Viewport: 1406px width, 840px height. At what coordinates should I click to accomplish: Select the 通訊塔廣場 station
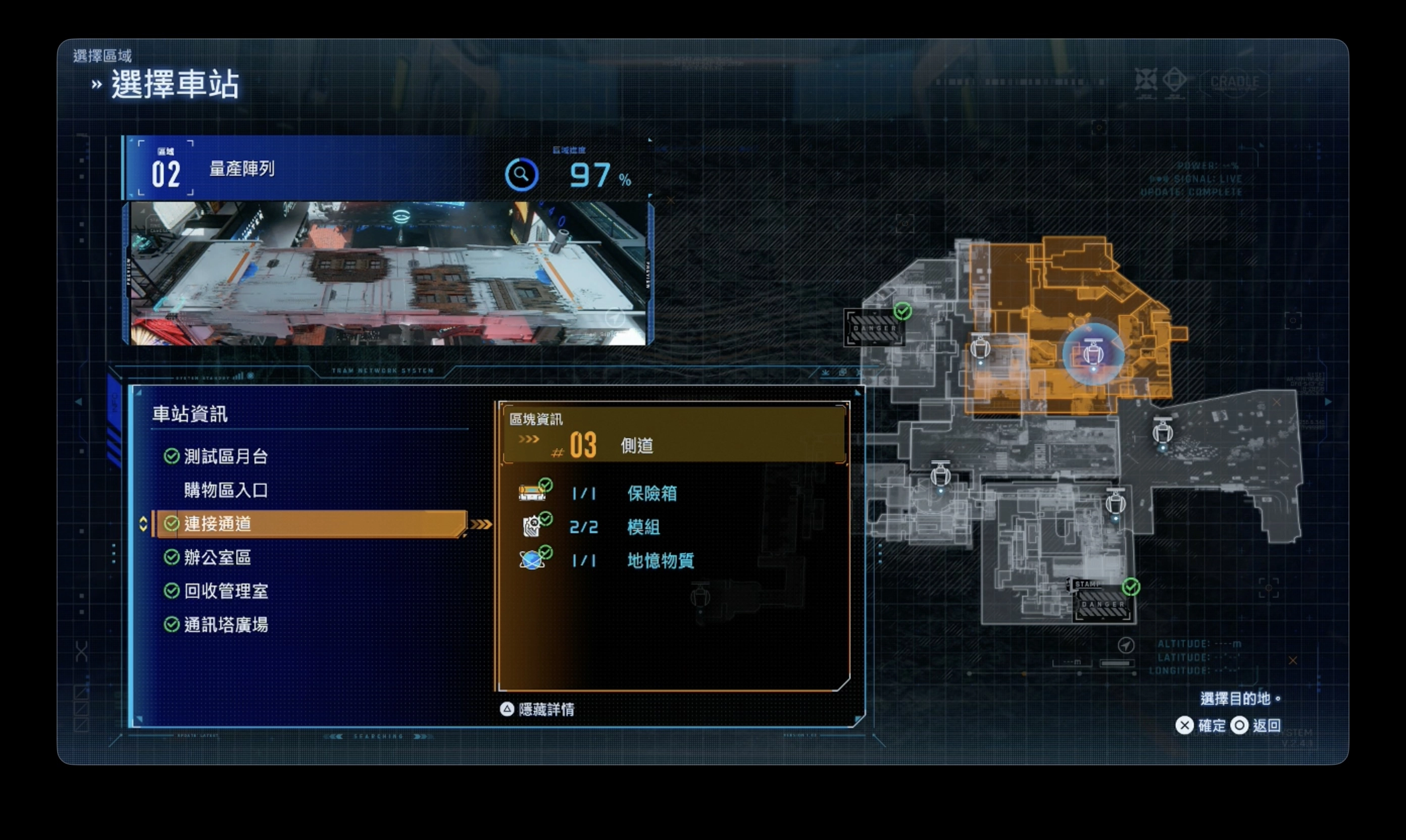225,625
